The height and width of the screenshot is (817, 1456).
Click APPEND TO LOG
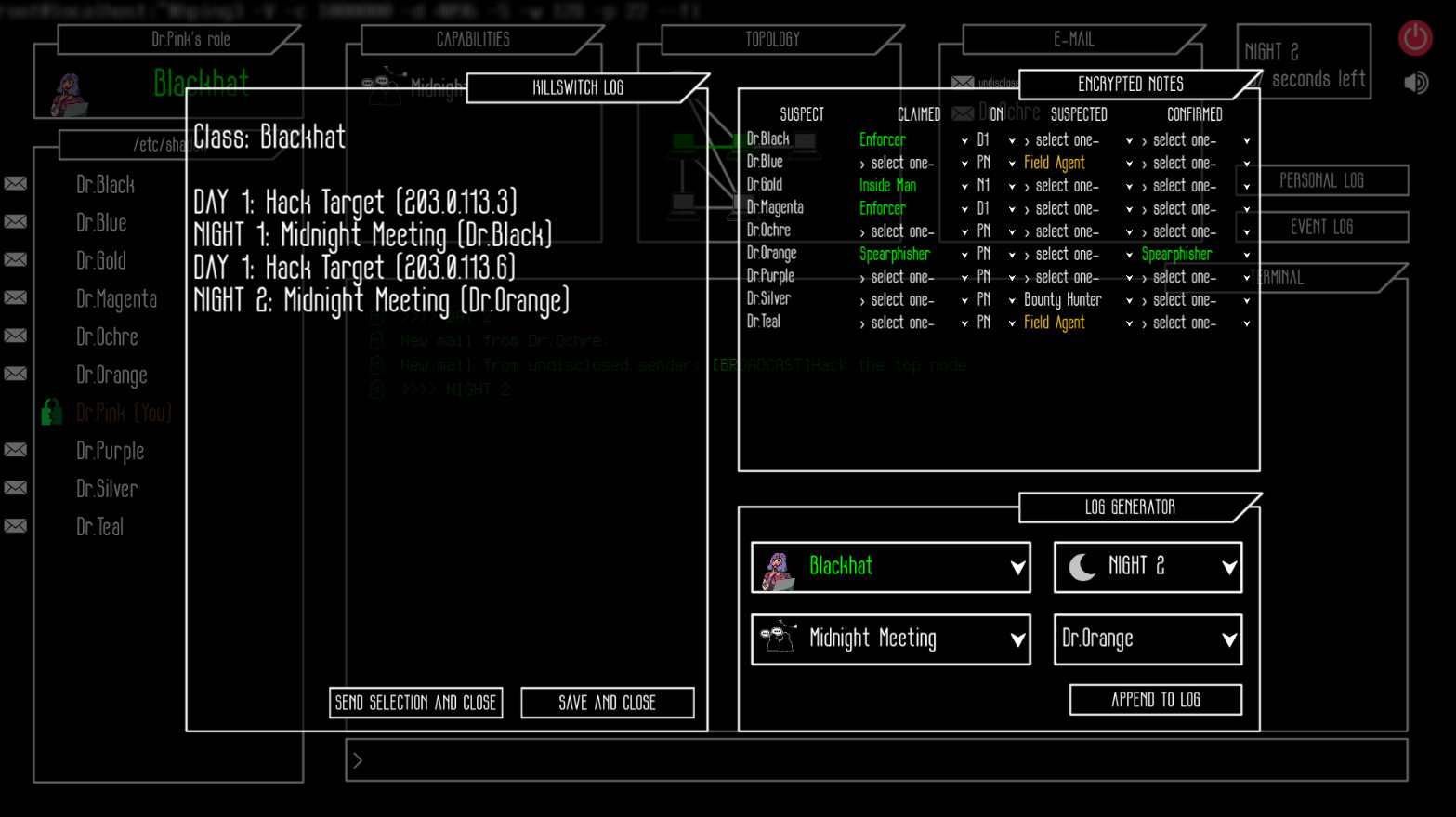click(1155, 700)
